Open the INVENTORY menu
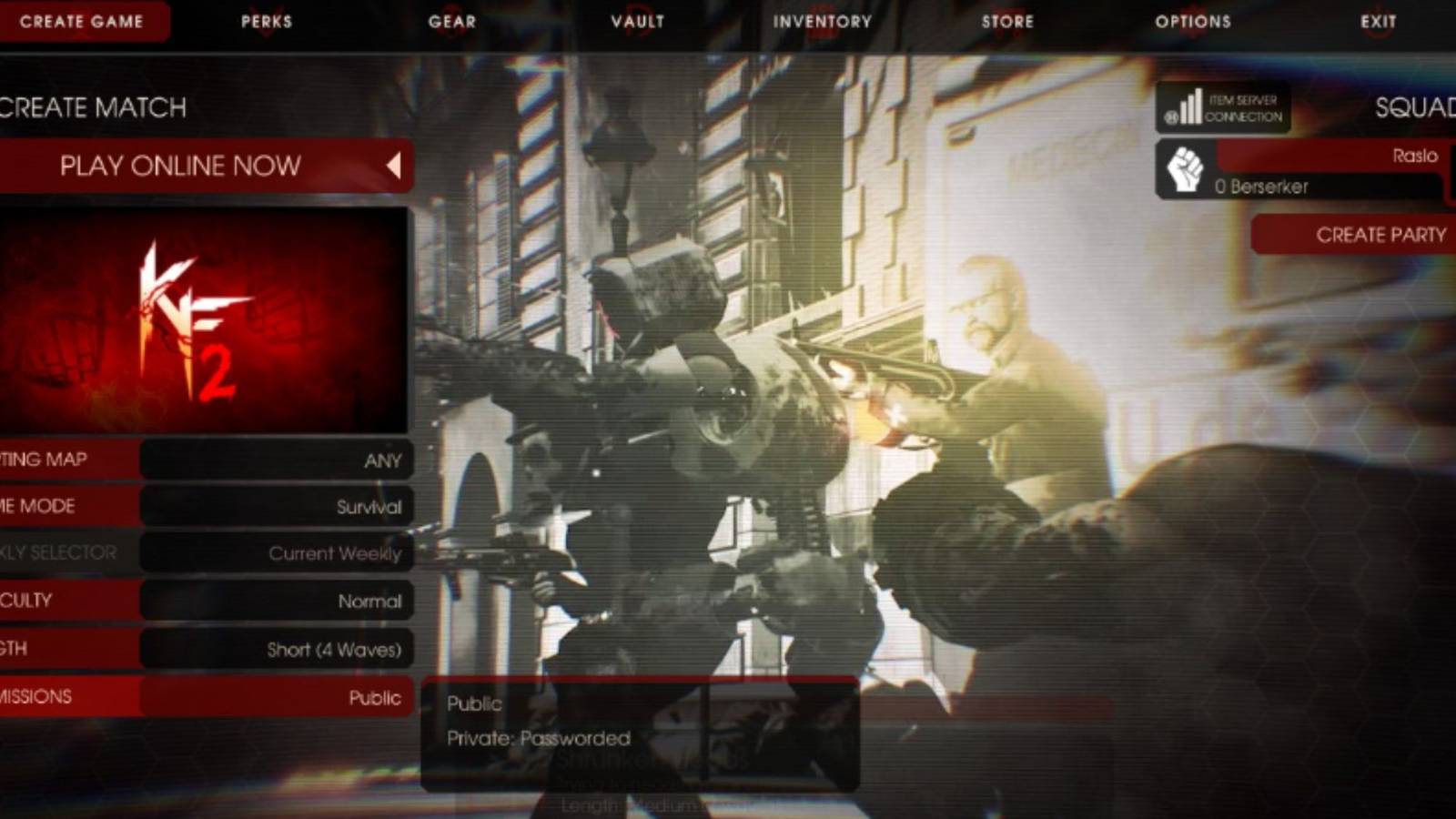The height and width of the screenshot is (819, 1456). tap(820, 22)
